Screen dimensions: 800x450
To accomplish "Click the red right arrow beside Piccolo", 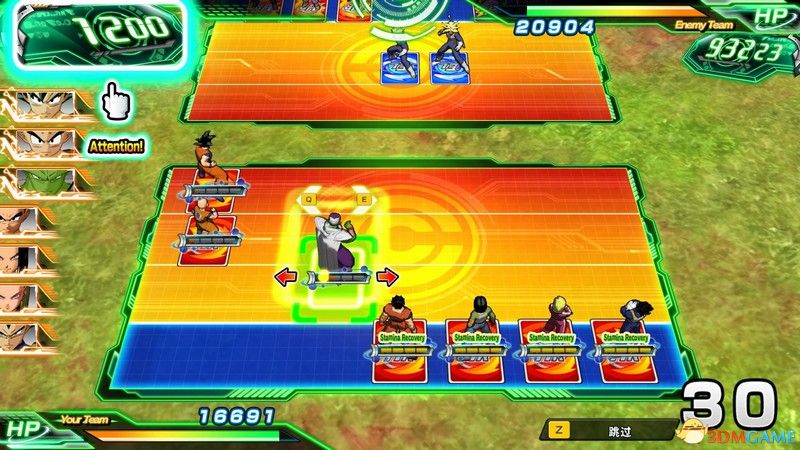I will point(387,276).
